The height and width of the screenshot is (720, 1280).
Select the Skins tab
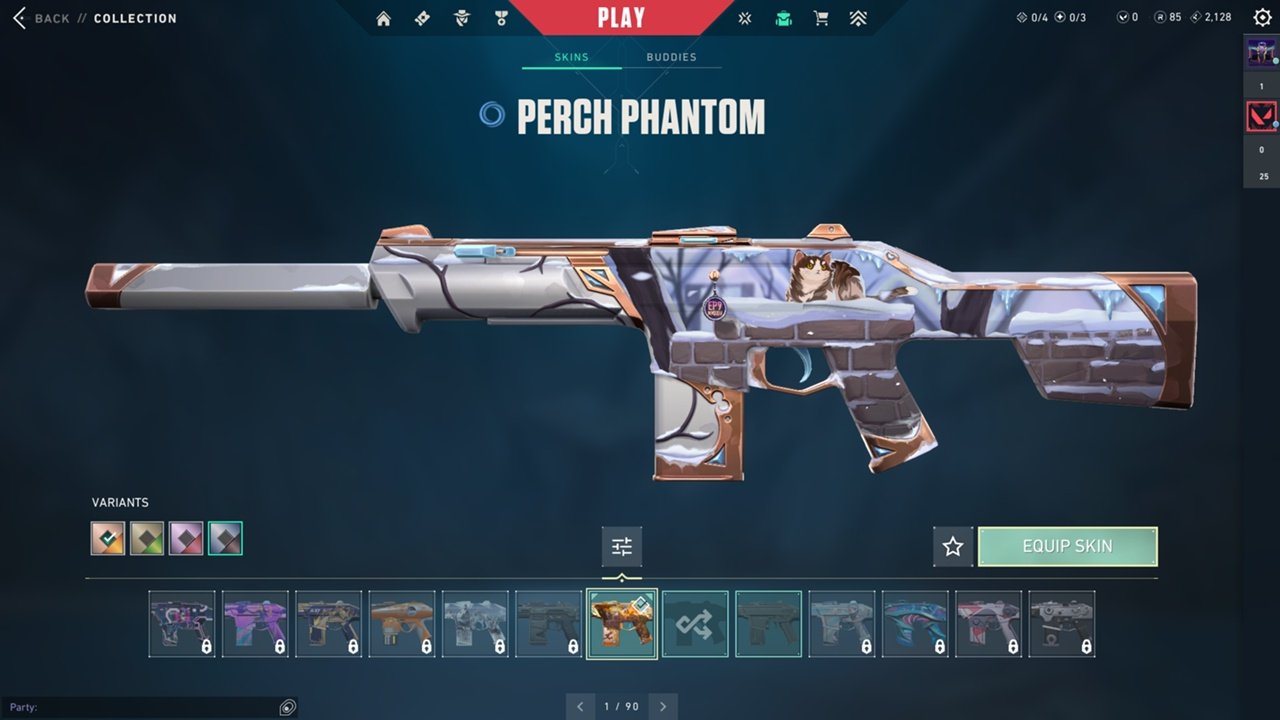coord(572,57)
